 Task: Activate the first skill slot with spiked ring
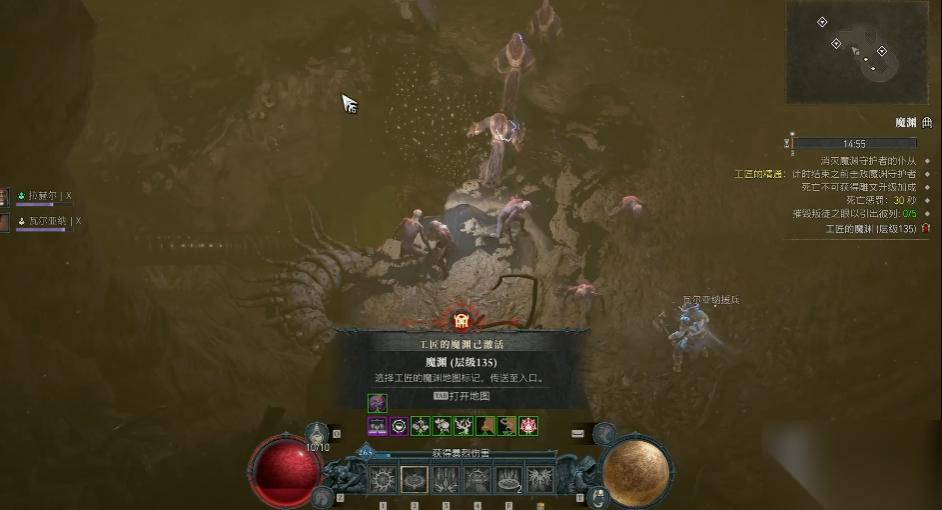point(383,479)
